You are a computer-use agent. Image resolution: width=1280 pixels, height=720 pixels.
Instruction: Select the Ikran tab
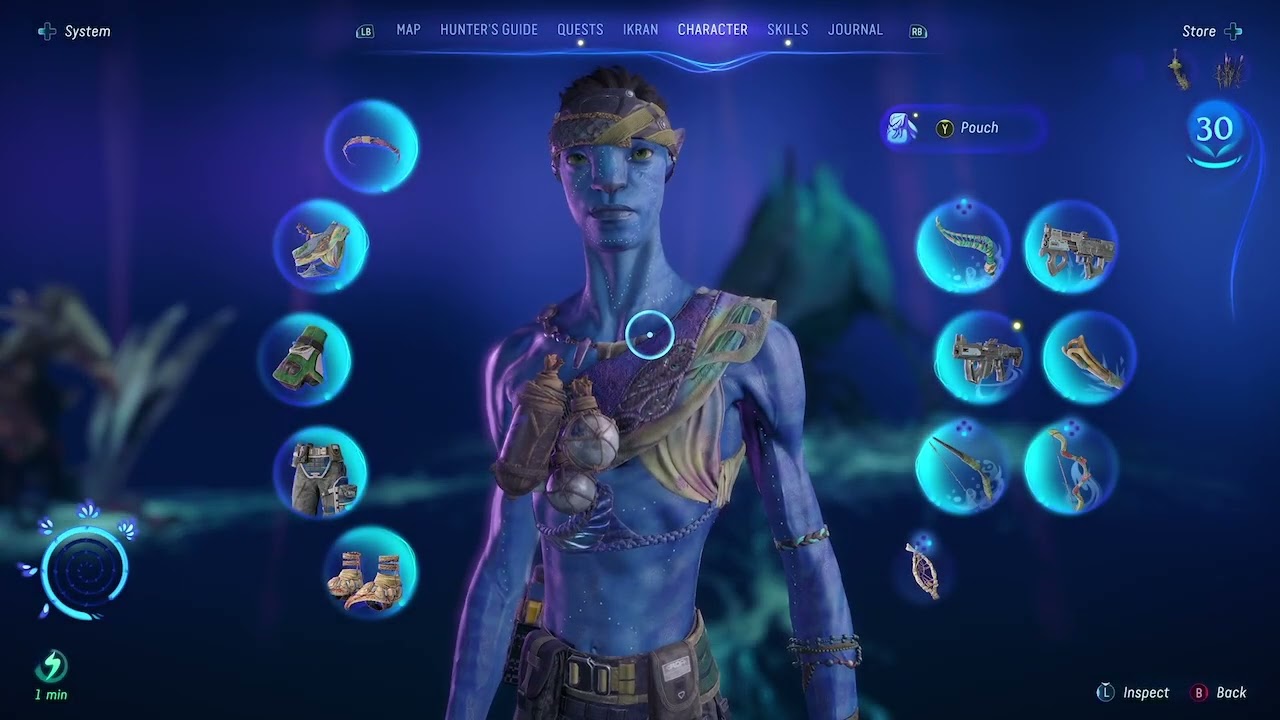point(640,30)
